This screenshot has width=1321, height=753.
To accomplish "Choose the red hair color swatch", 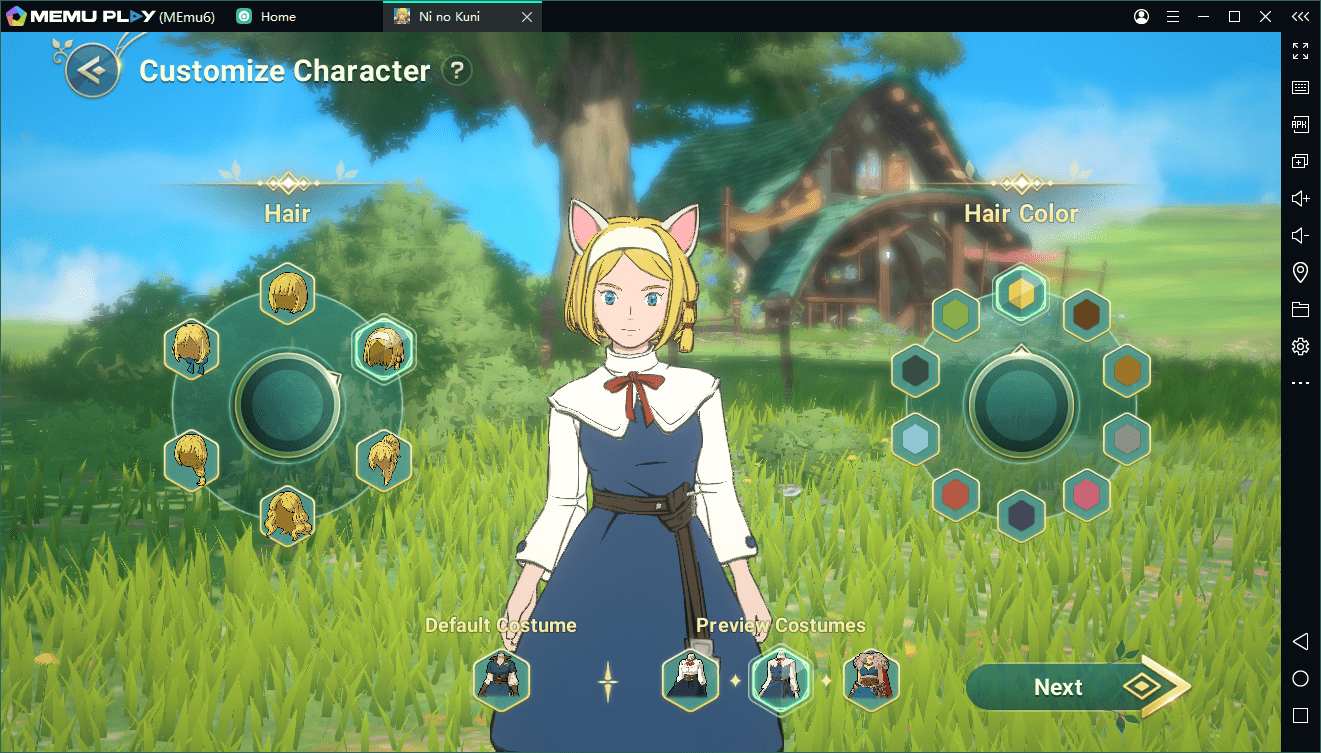I will (955, 494).
